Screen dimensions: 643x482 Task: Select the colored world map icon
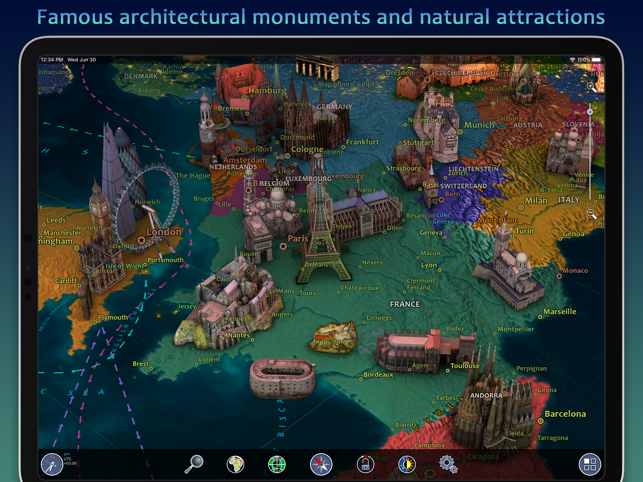tap(235, 464)
